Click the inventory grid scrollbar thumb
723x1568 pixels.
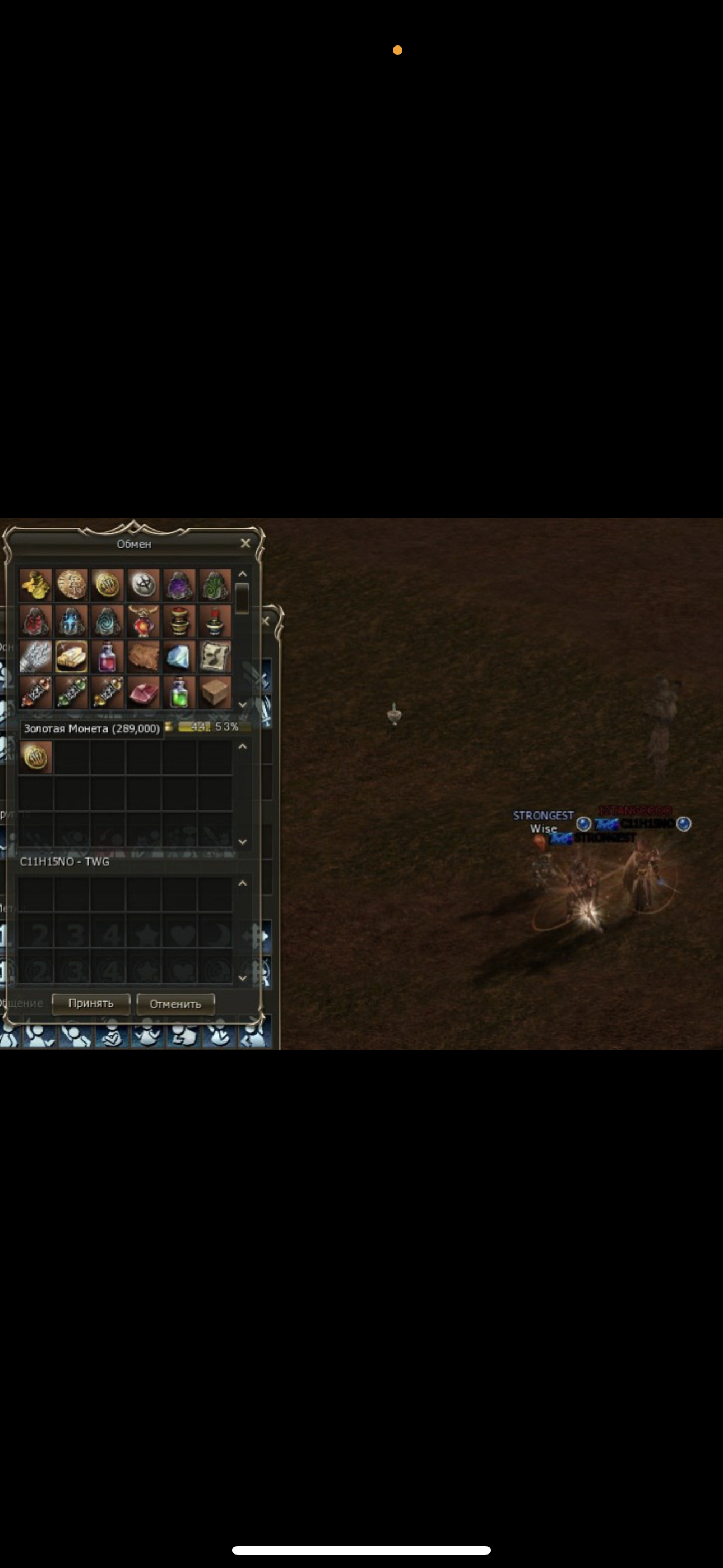(242, 598)
